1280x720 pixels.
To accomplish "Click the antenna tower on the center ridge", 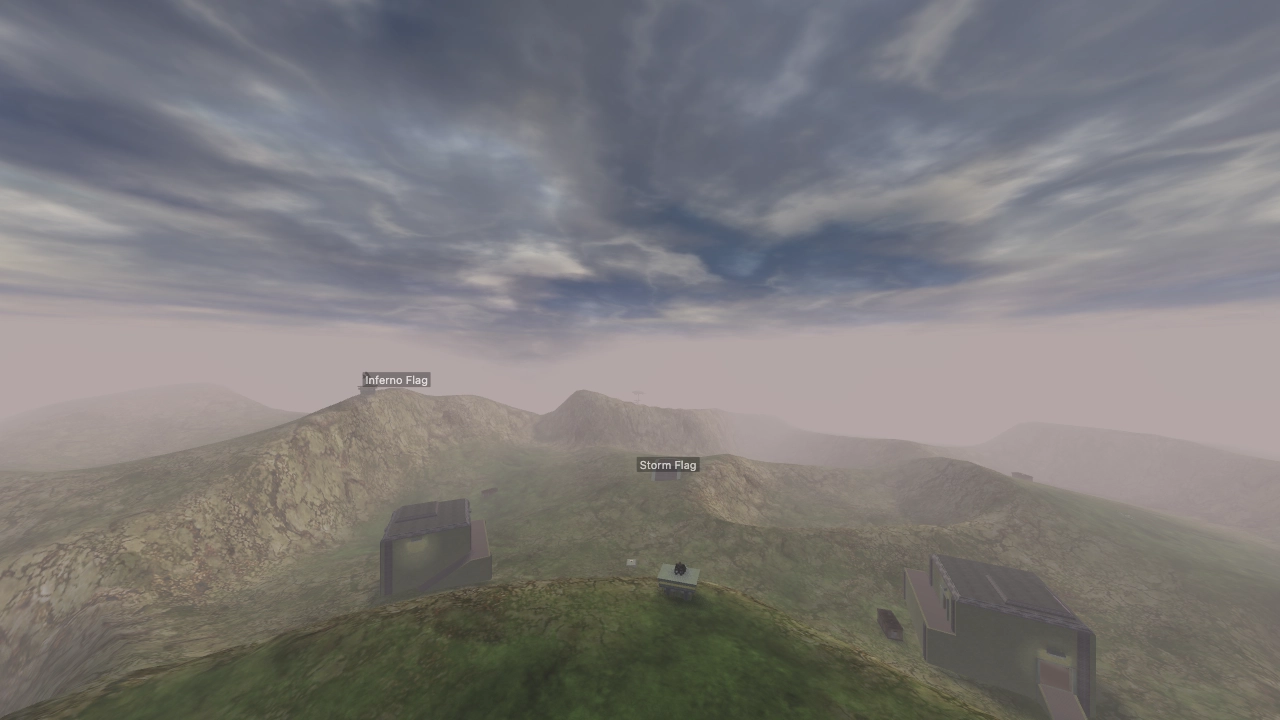I will coord(638,394).
